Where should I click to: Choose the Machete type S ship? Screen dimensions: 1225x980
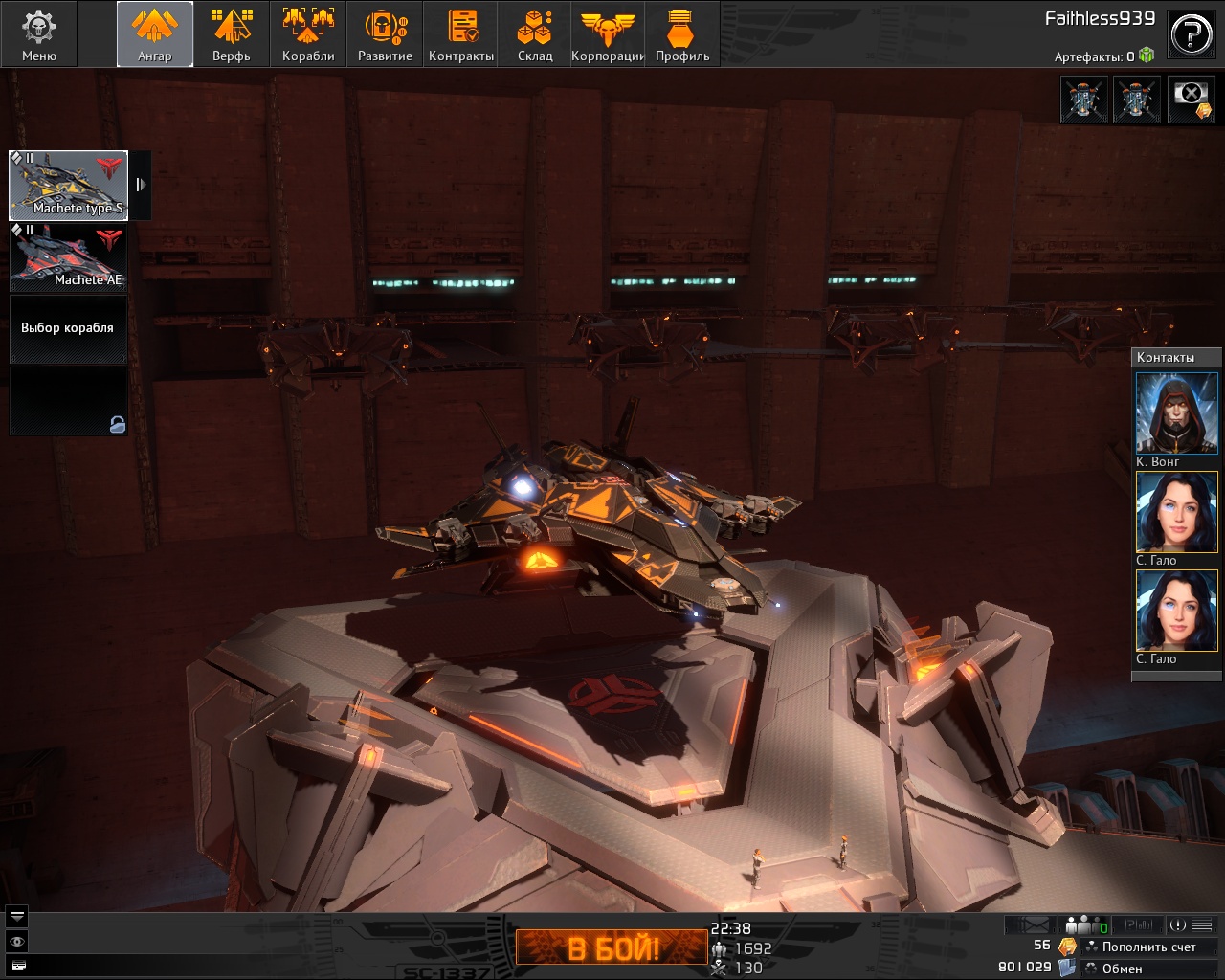tap(68, 185)
